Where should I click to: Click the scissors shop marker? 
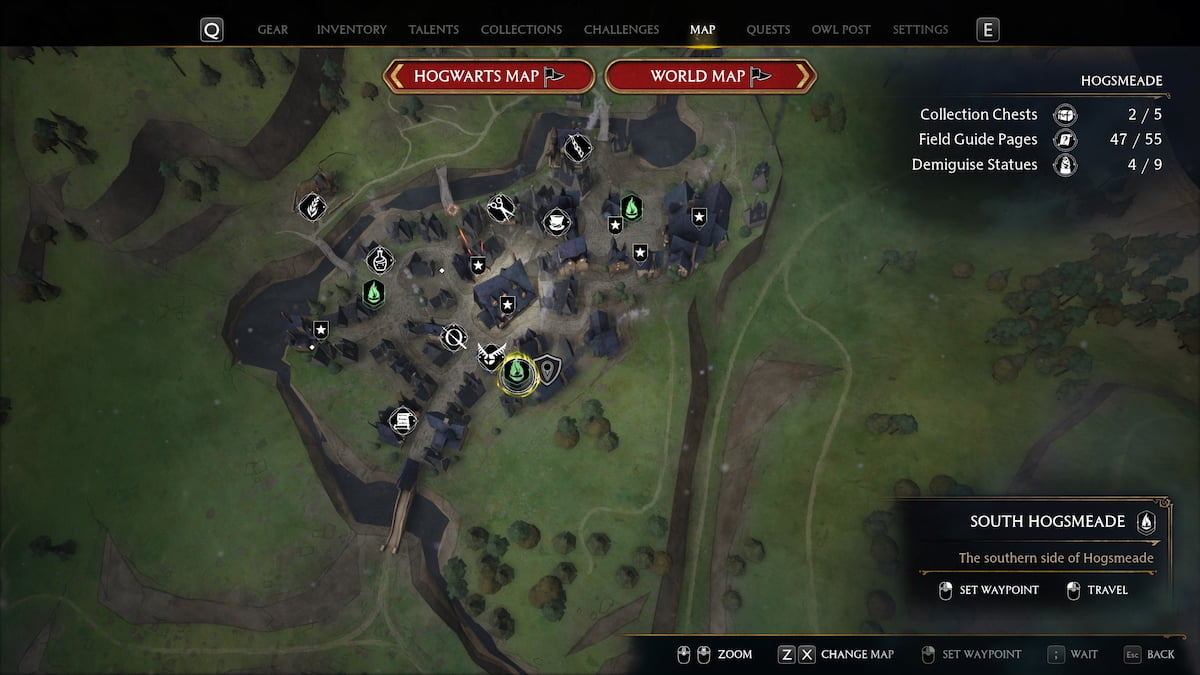coord(501,208)
